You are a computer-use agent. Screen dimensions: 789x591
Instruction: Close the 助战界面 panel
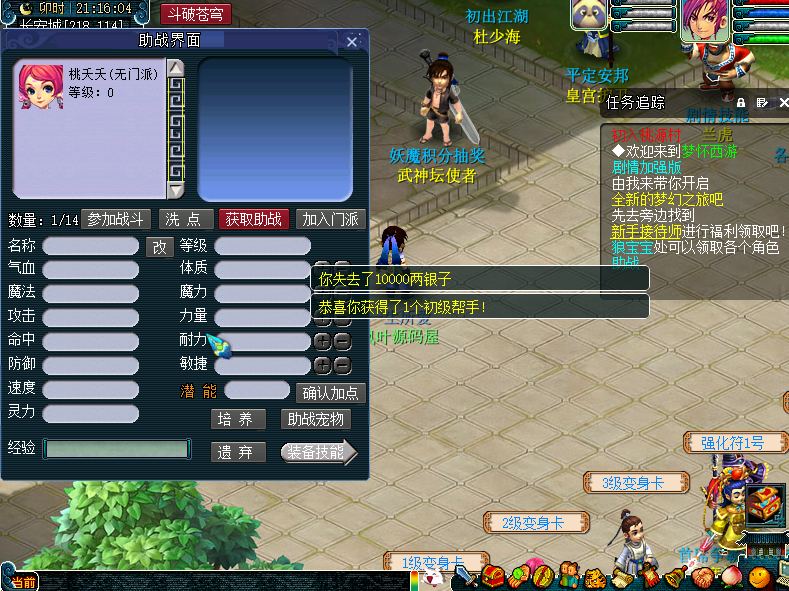pos(352,42)
